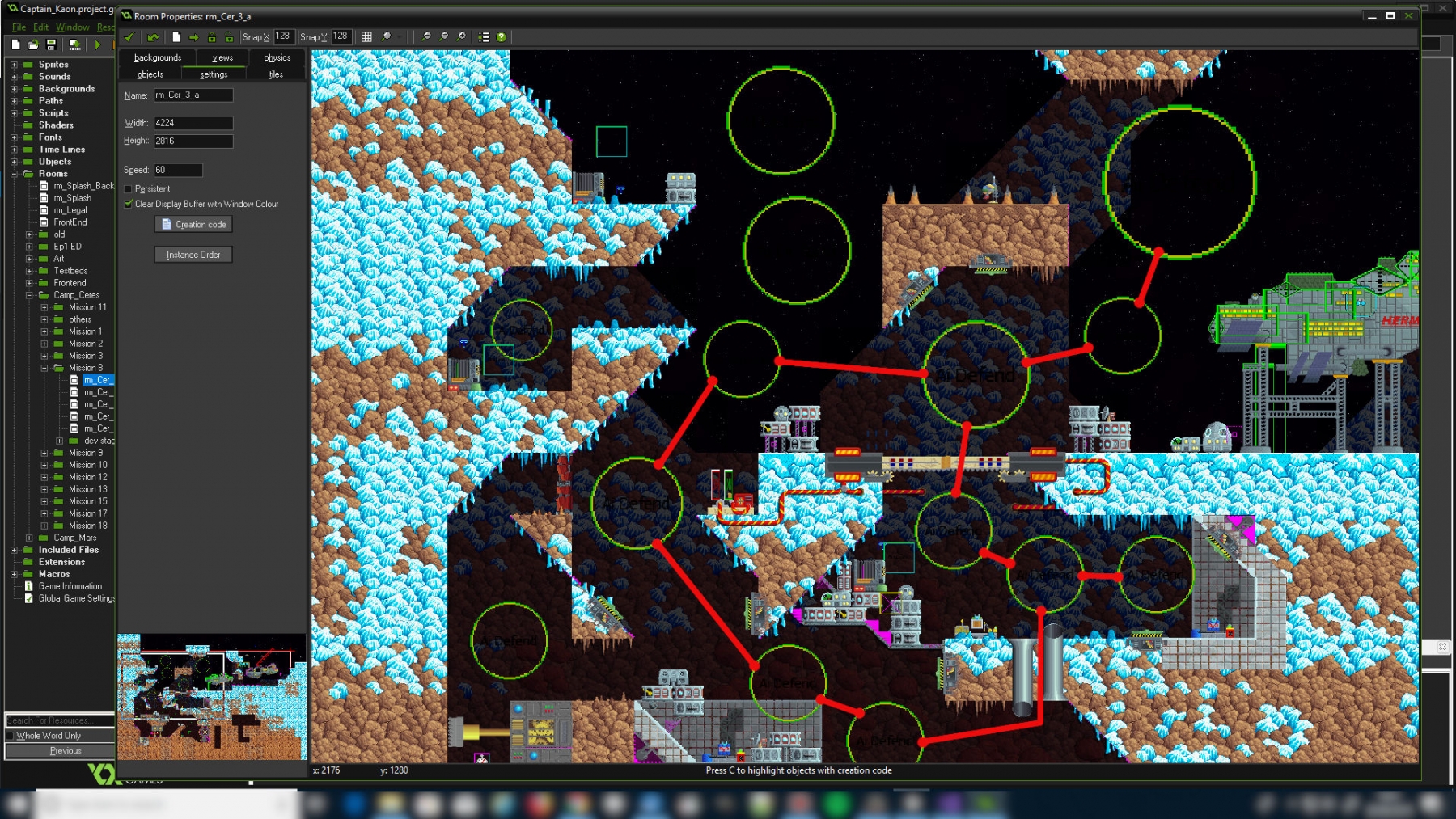Image resolution: width=1456 pixels, height=819 pixels.
Task: Maximize the Room Properties window
Action: (1390, 16)
